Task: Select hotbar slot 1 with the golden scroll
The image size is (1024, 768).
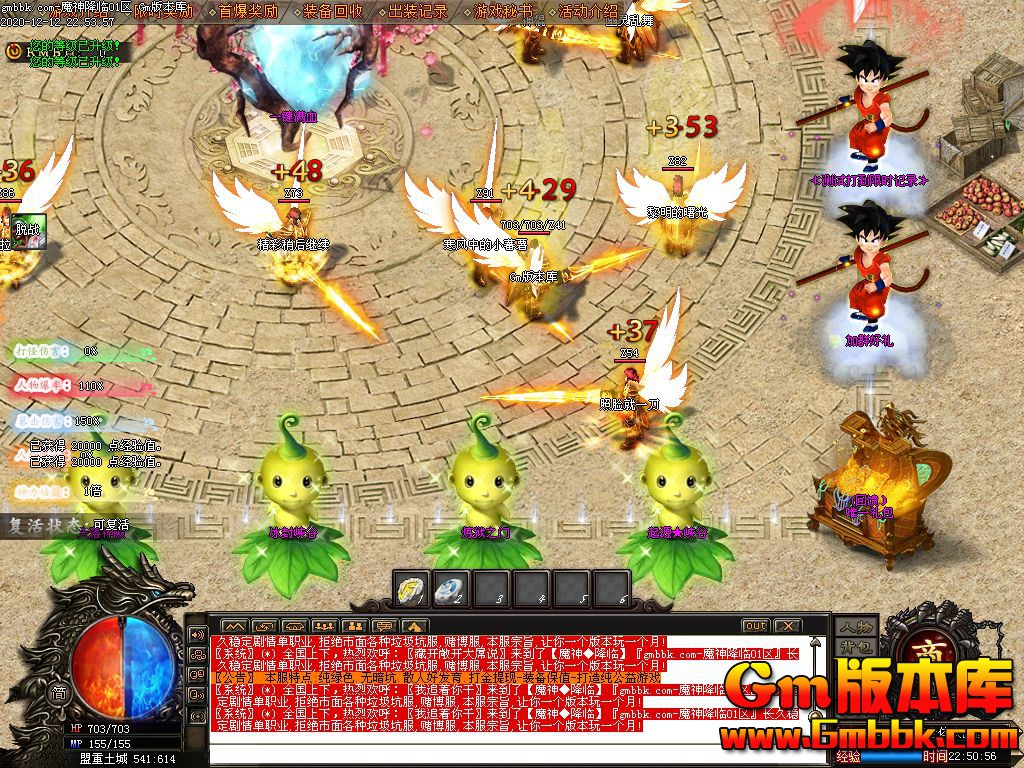Action: [411, 588]
